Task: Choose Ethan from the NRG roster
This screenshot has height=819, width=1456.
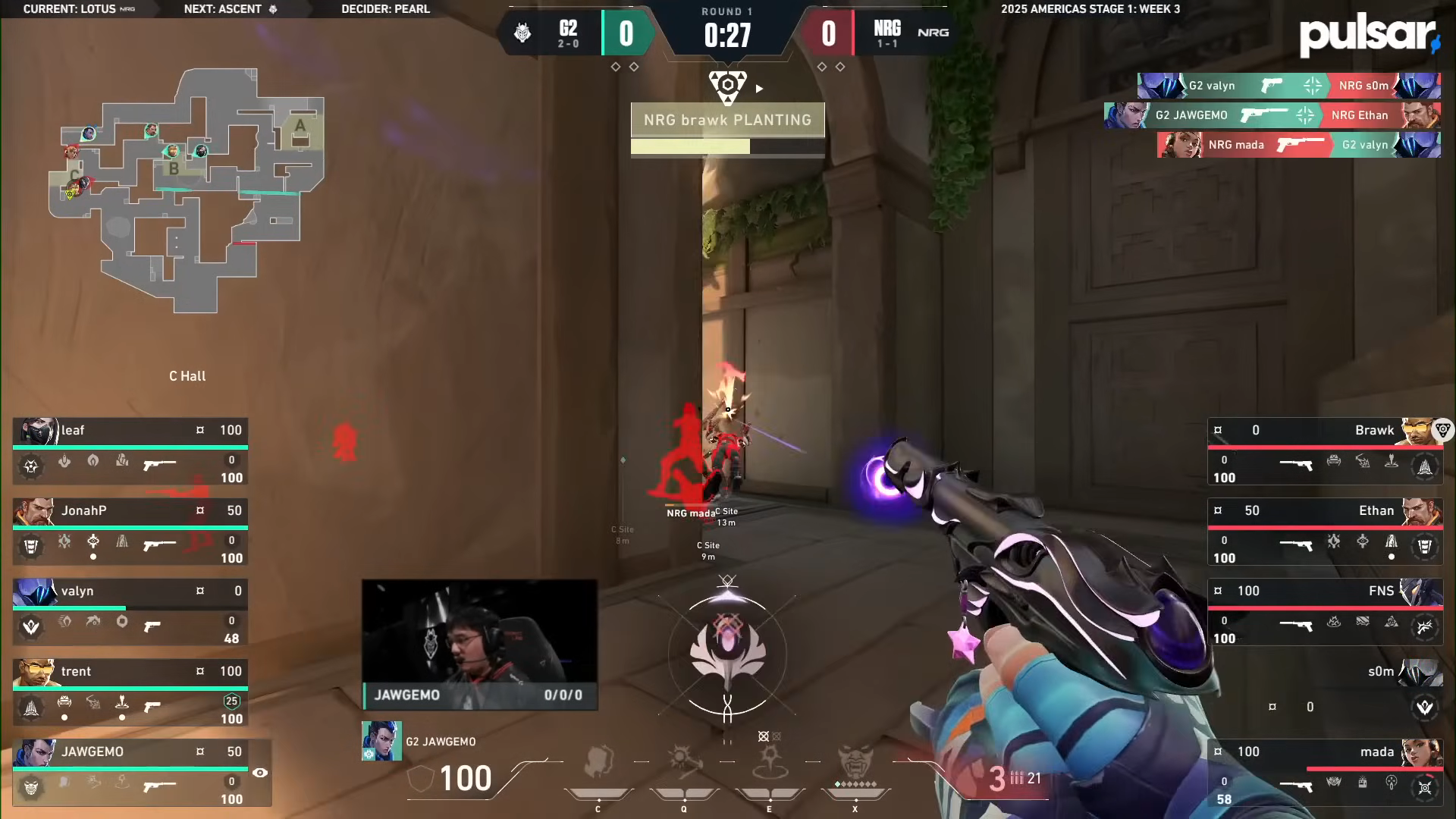Action: [x=1325, y=531]
